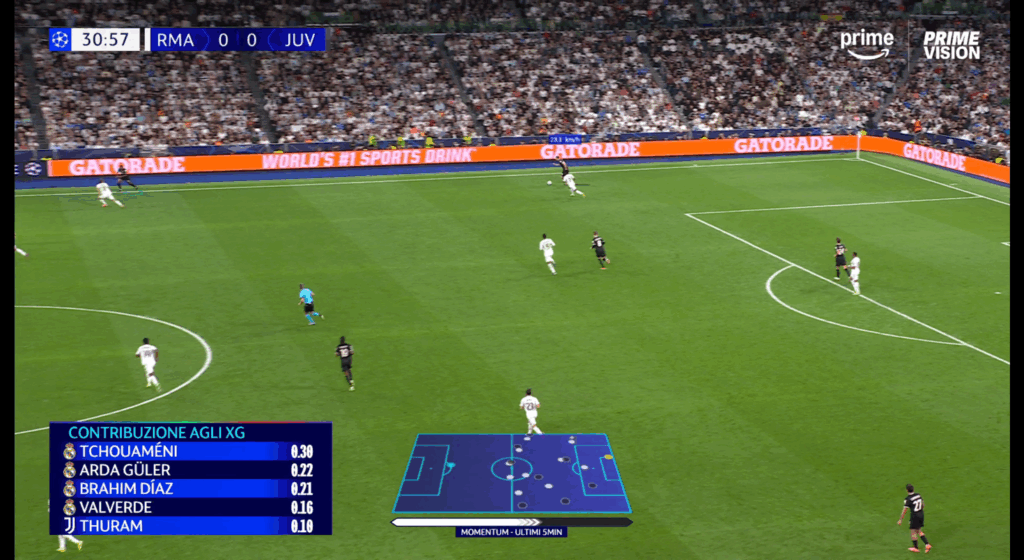Pick the Brahim Díaz row
The width and height of the screenshot is (1024, 560).
190,489
